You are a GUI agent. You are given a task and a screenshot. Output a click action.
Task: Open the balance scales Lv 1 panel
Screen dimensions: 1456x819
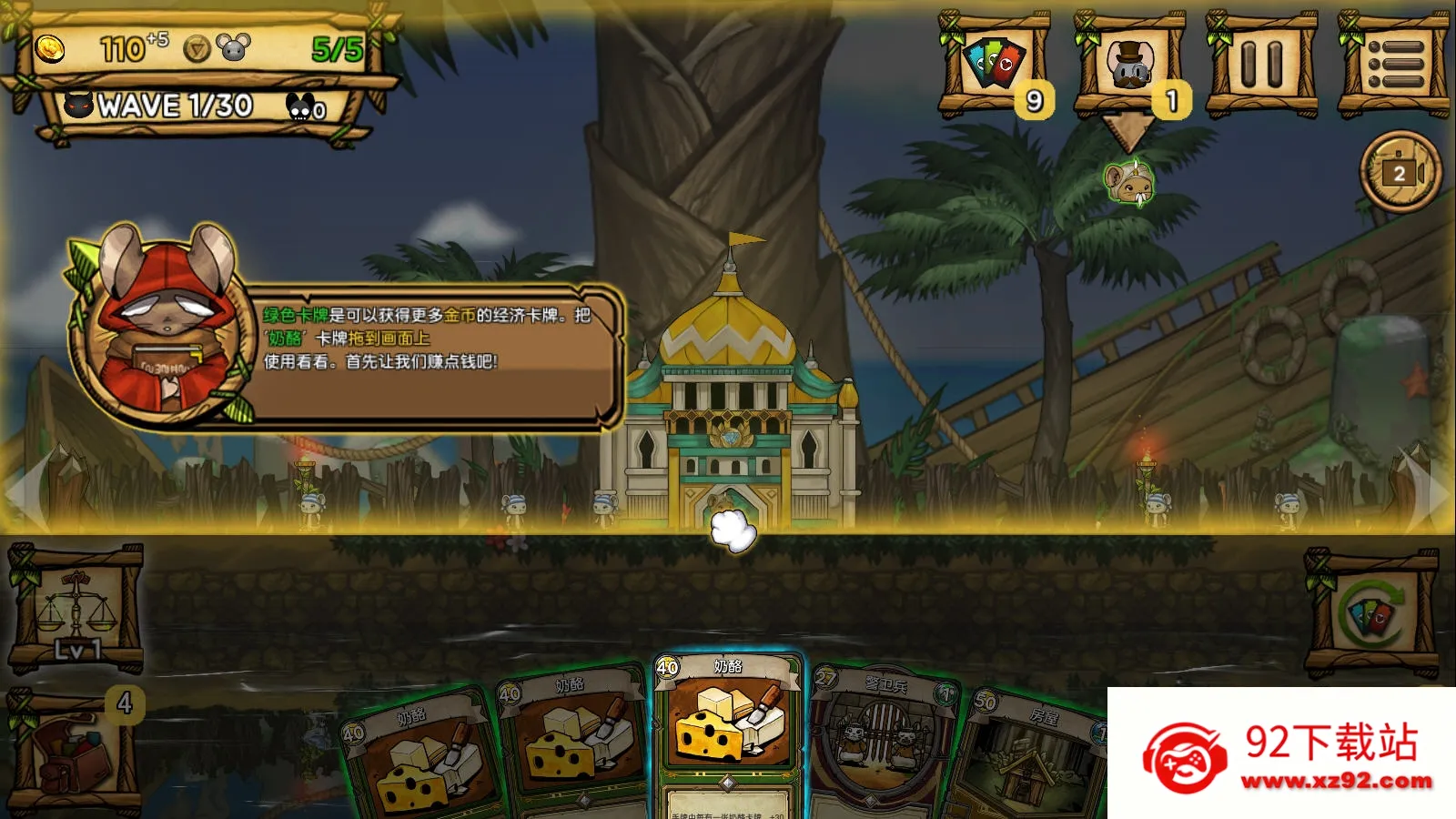76,609
